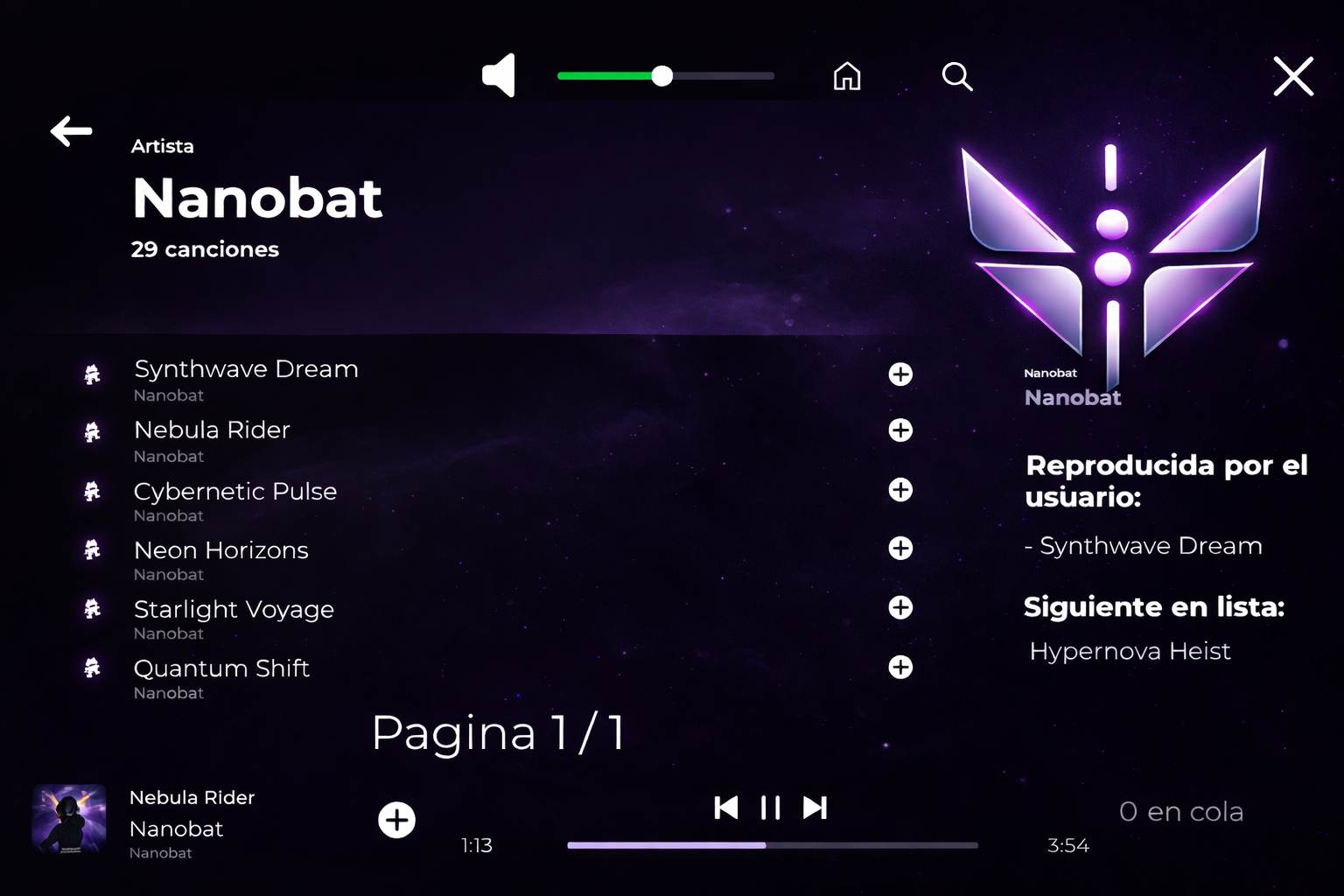Close the music player
Screen dimensions: 1344x896
1292,76
